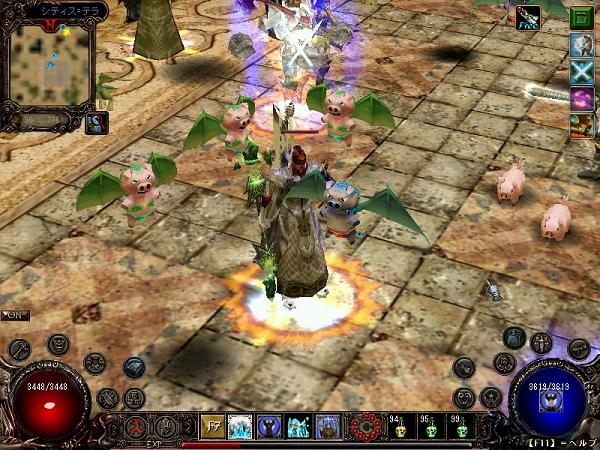This screenshot has height=450, width=600.
Task: Use the green potion with count 99
Action: click(460, 429)
